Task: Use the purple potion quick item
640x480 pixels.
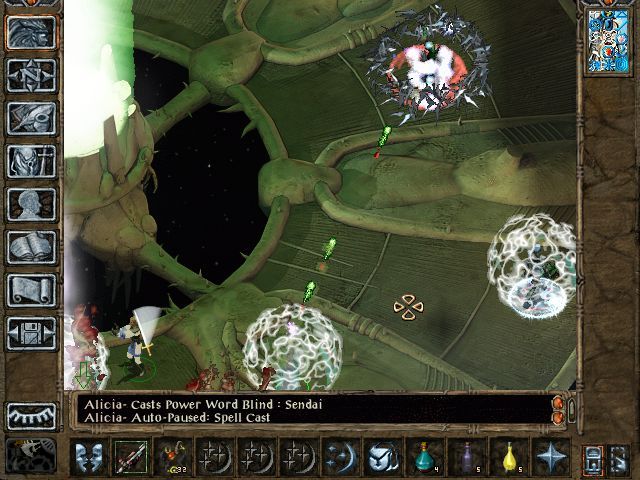Action: coord(466,456)
